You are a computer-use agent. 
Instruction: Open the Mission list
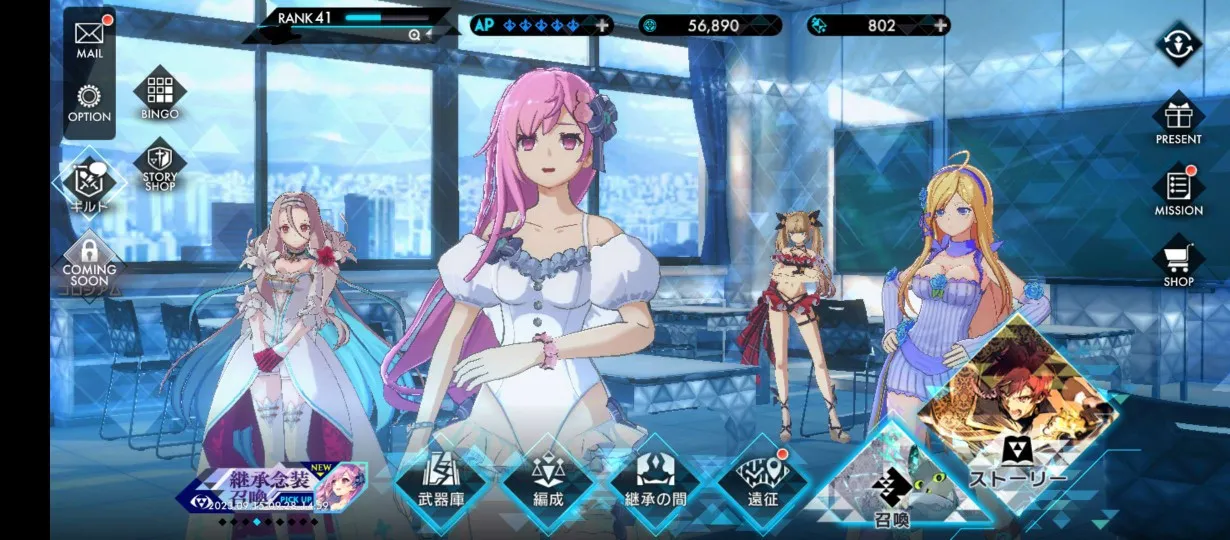click(x=1178, y=191)
